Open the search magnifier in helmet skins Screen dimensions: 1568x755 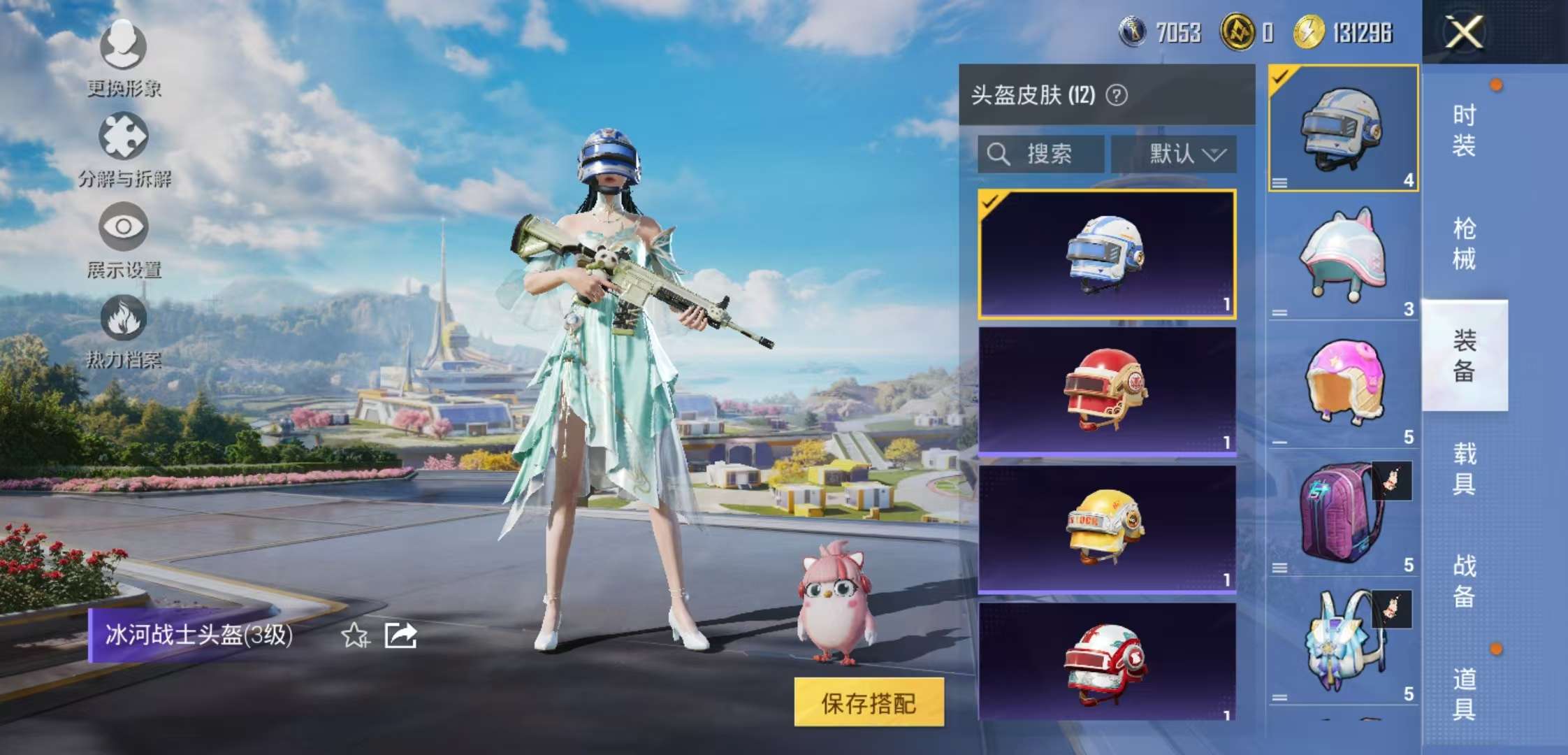click(x=999, y=154)
